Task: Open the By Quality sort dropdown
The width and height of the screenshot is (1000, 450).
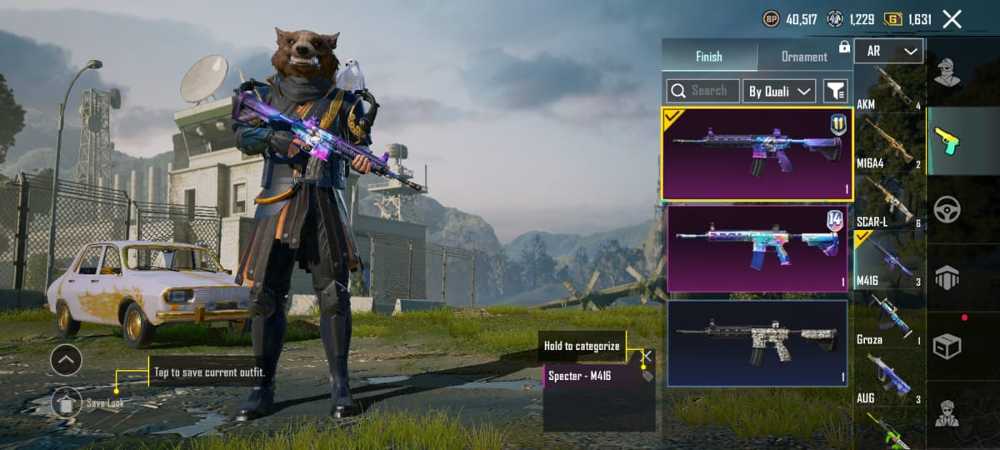Action: (x=780, y=91)
